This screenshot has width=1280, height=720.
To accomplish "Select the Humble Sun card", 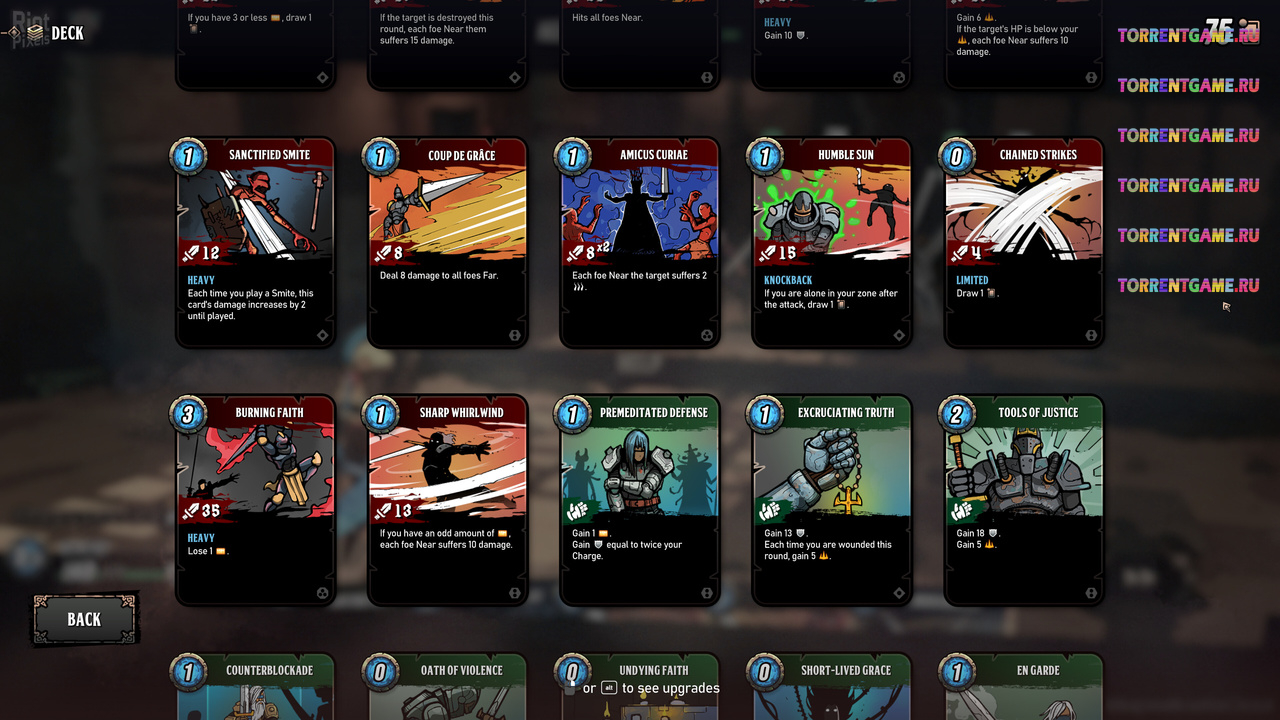I will pyautogui.click(x=832, y=243).
